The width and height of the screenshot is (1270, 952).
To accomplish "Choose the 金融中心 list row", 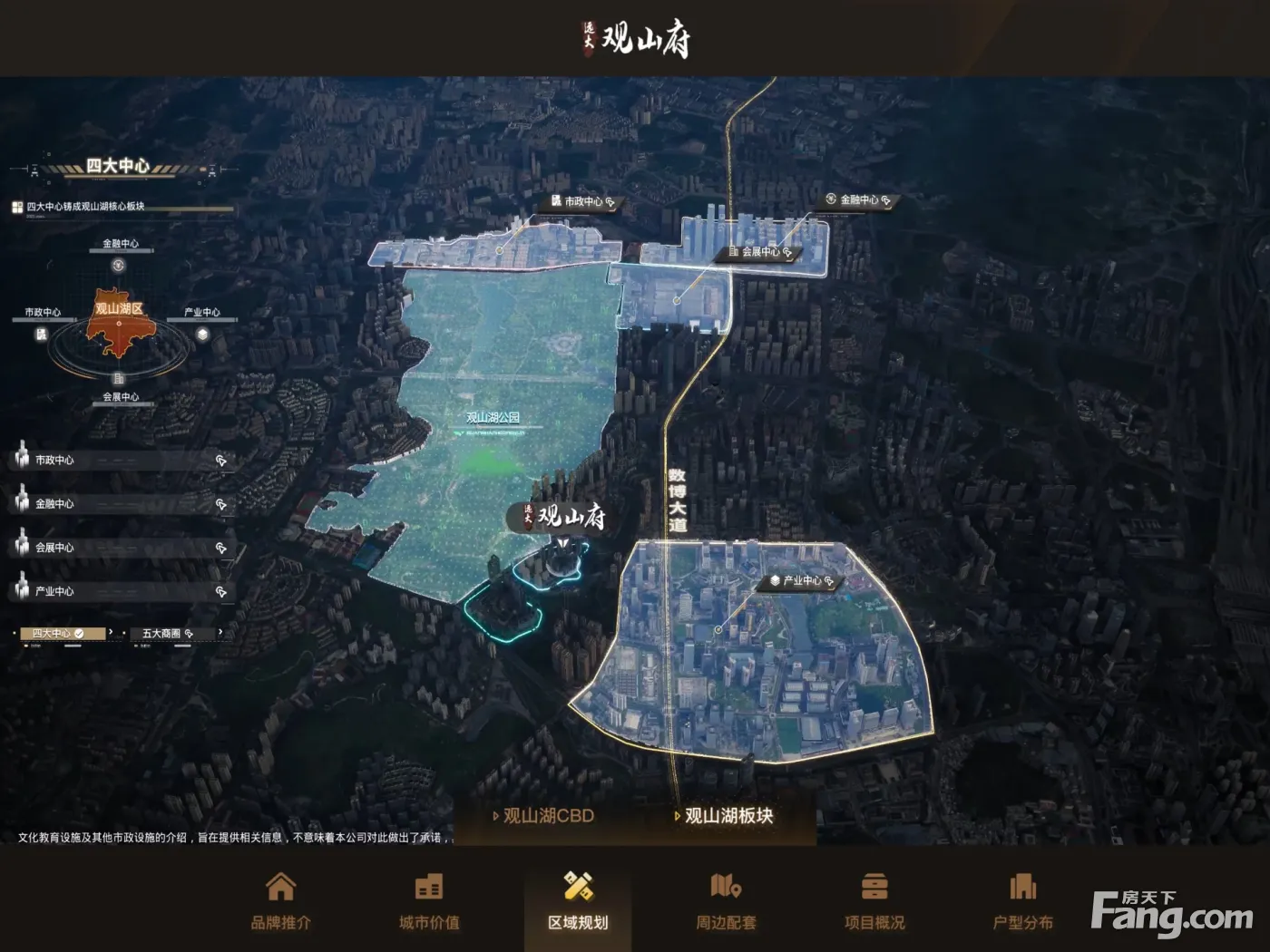I will point(122,504).
